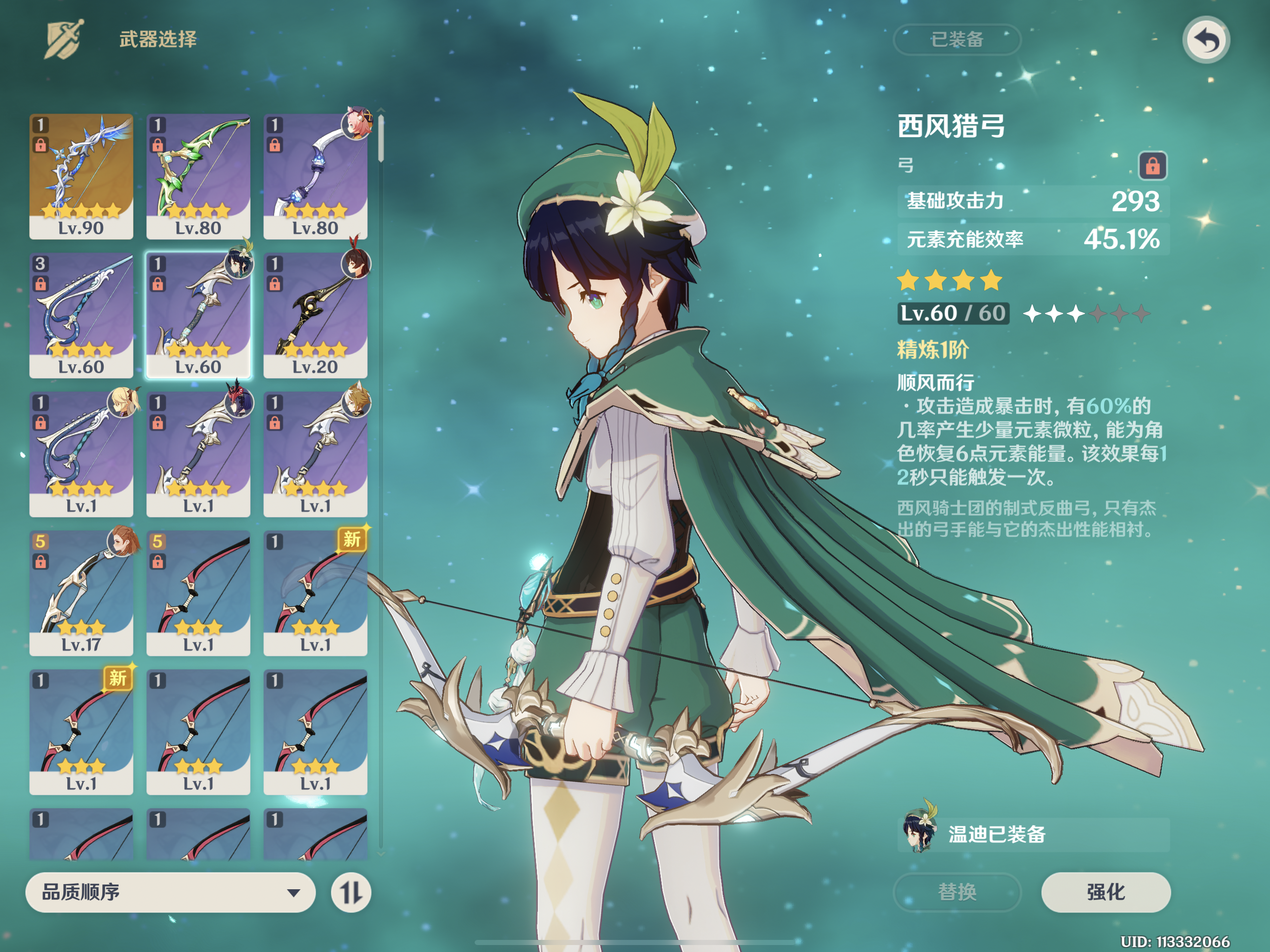This screenshot has height=952, width=1270.
Task: Click the 强化 enhance button
Action: coord(1105,892)
